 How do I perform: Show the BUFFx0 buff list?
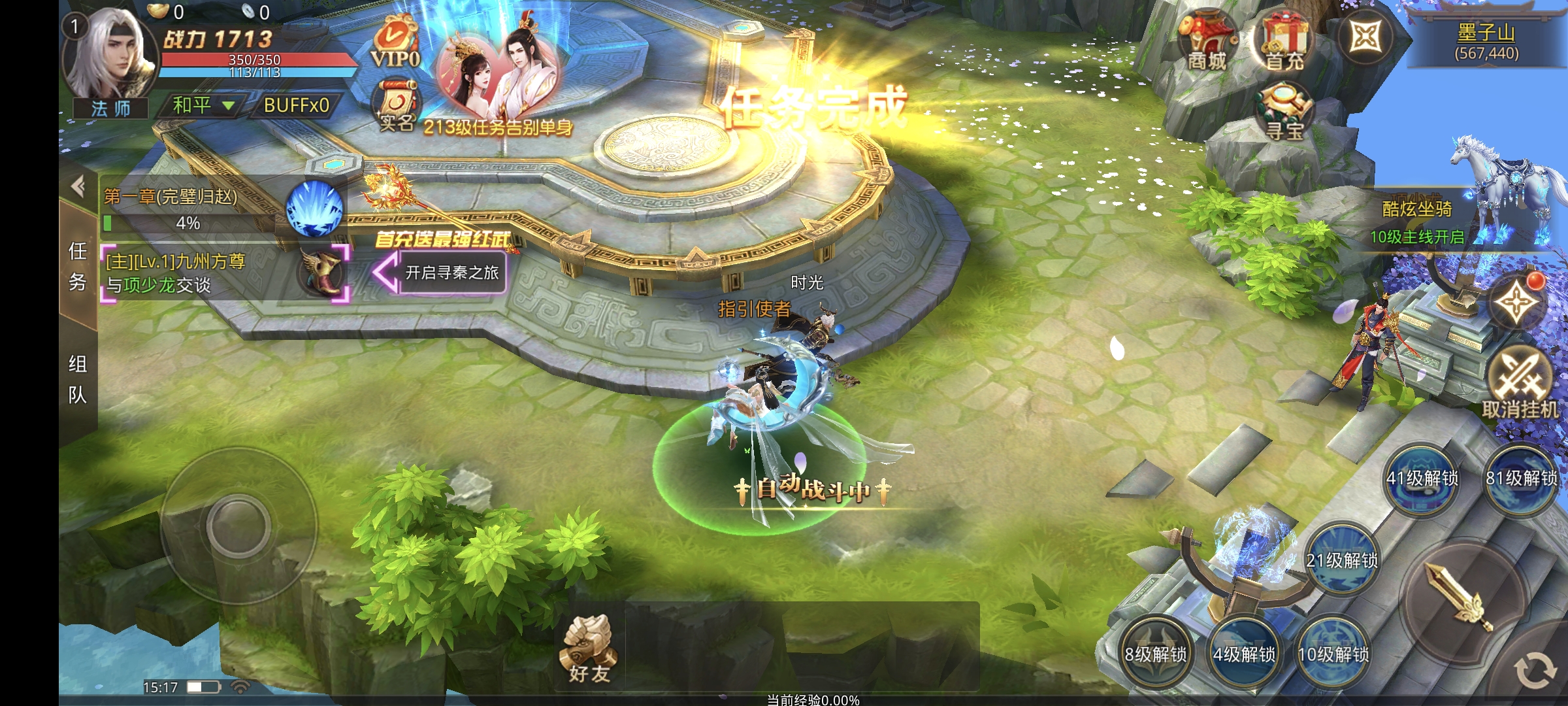296,105
